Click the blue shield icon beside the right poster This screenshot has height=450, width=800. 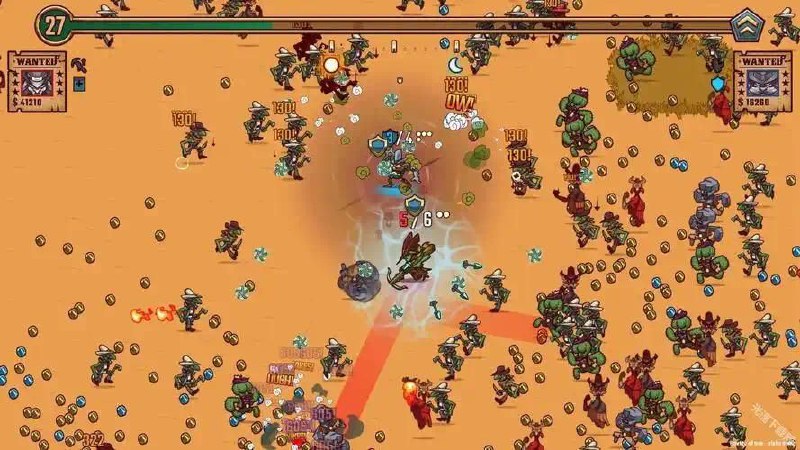pyautogui.click(x=717, y=83)
